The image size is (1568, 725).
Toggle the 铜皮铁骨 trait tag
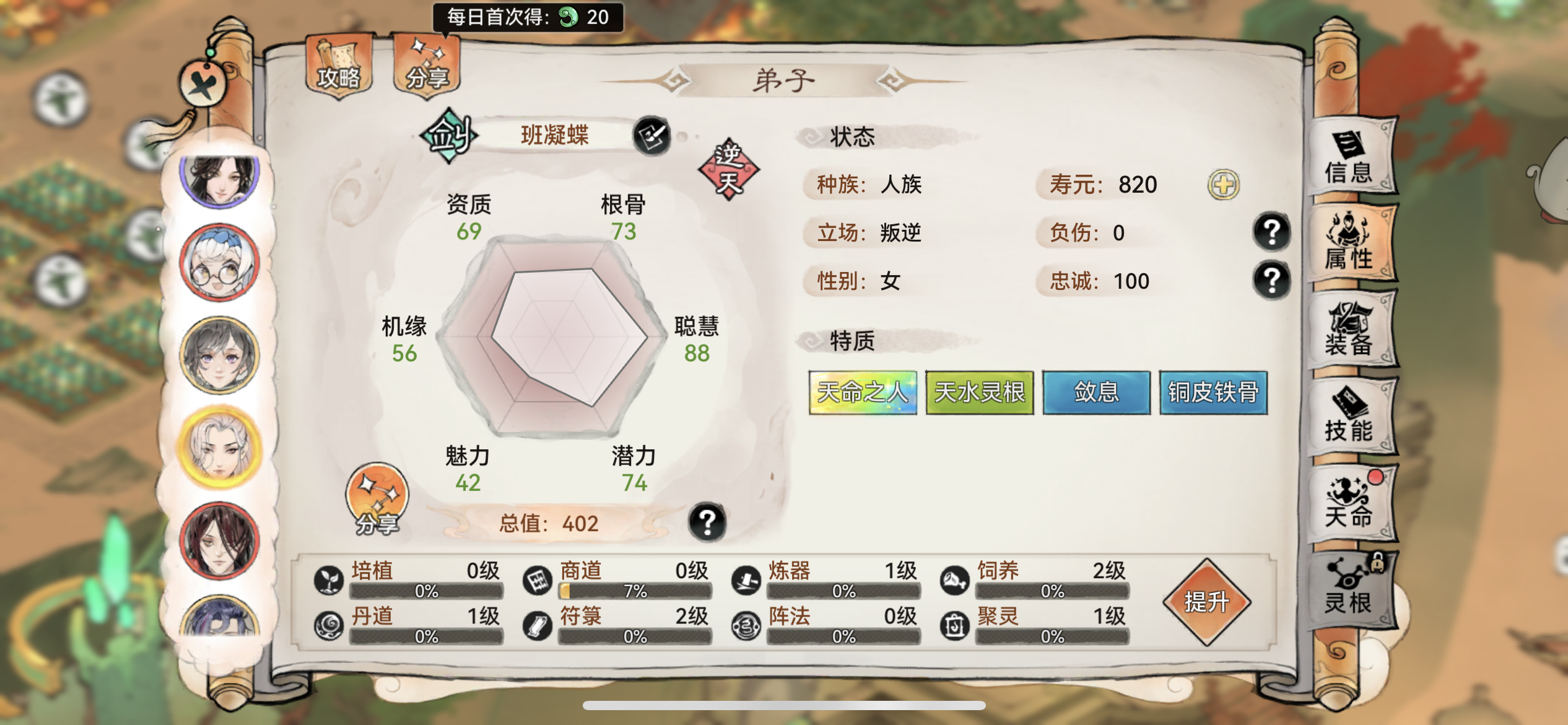(1213, 393)
